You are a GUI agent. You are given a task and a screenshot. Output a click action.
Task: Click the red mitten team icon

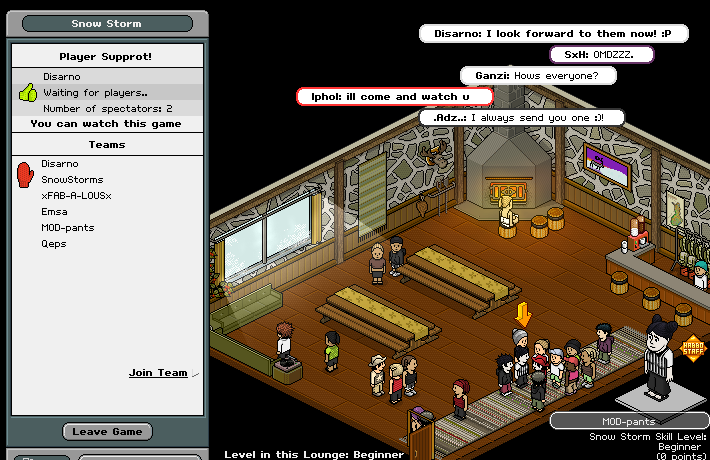(x=26, y=174)
